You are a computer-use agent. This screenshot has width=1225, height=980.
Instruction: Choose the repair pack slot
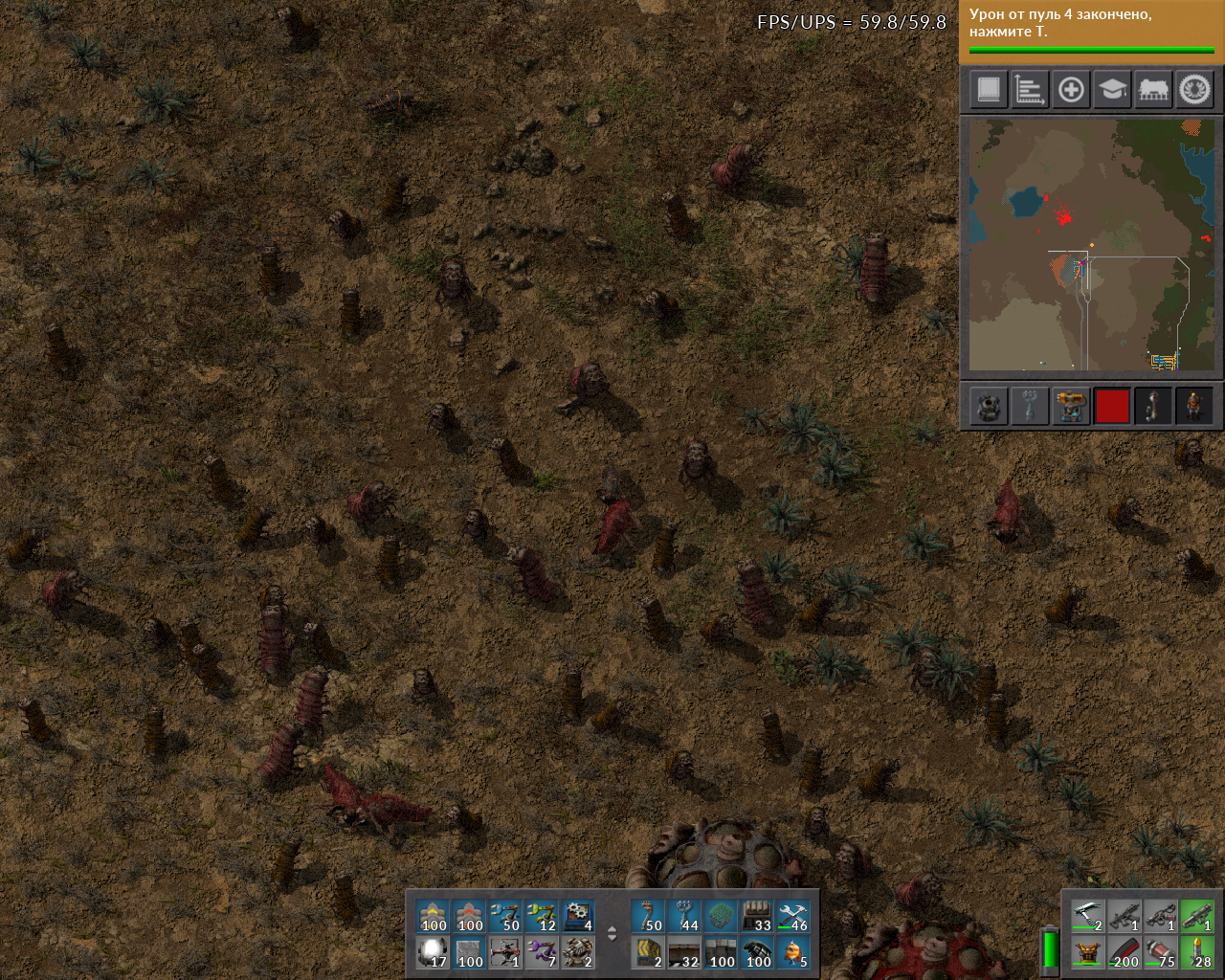point(793,917)
